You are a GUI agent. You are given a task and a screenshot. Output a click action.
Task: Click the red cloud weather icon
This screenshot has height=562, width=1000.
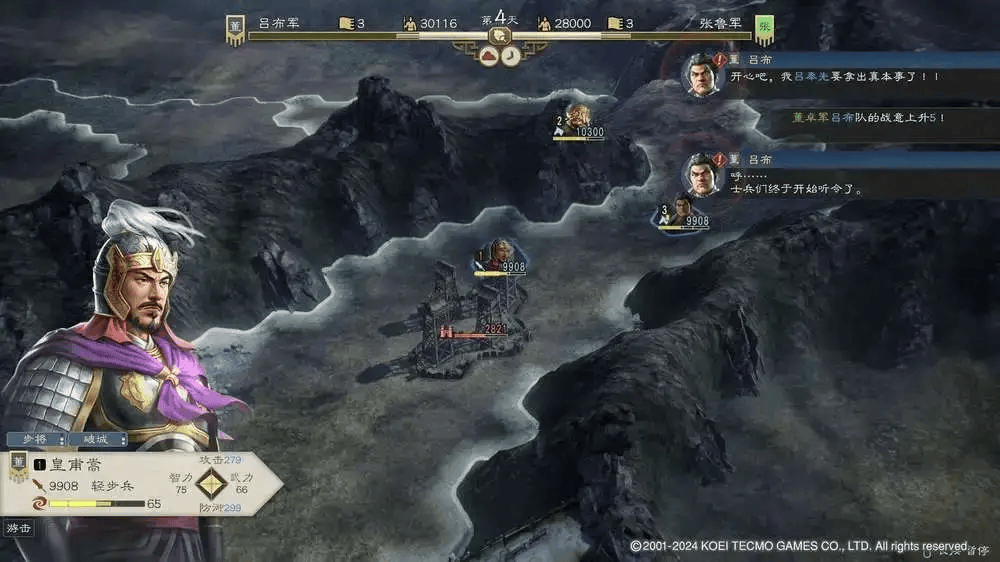click(x=489, y=57)
